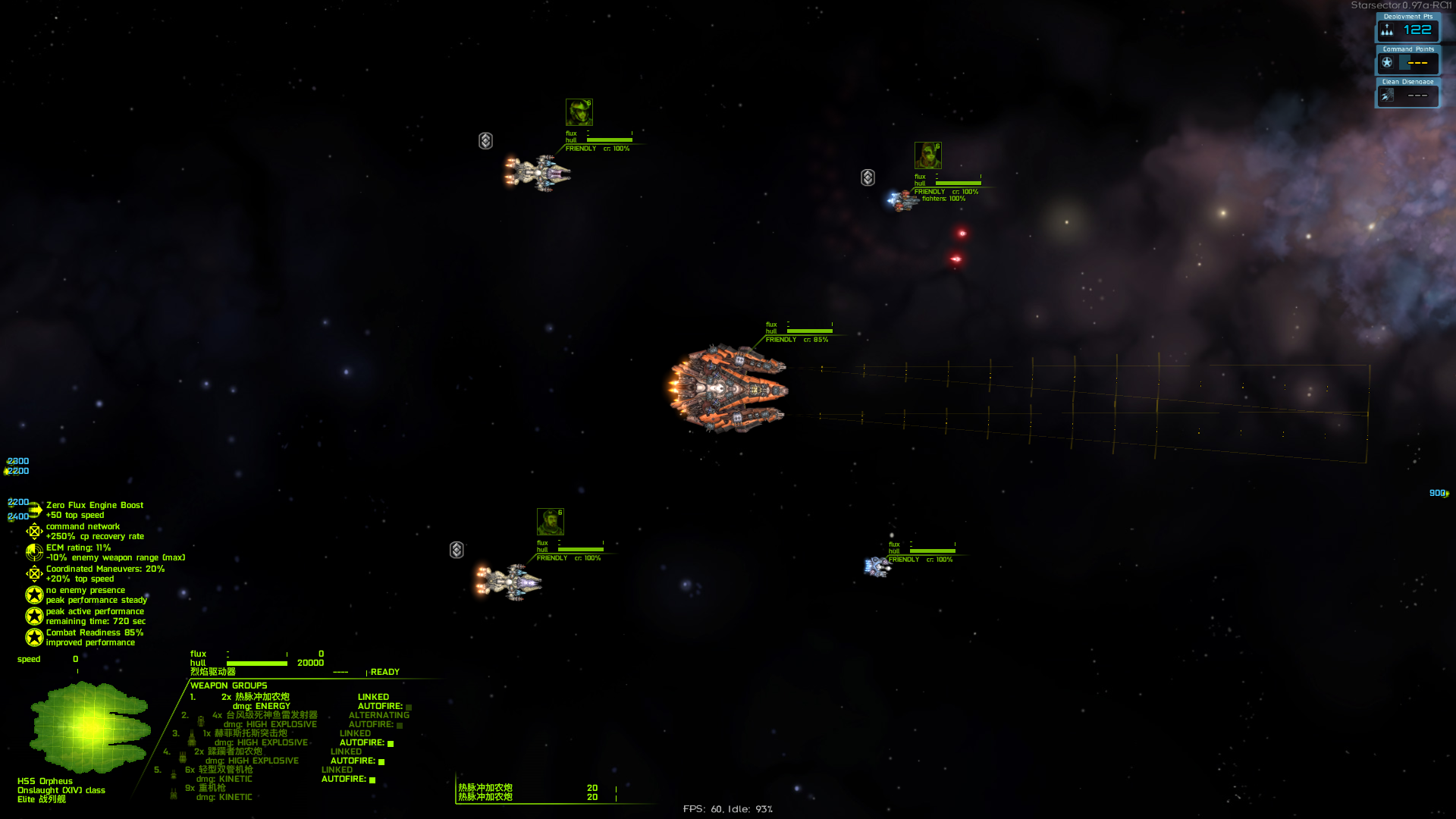Toggle autofire square for weapon group 5
1456x819 pixels.
372,780
